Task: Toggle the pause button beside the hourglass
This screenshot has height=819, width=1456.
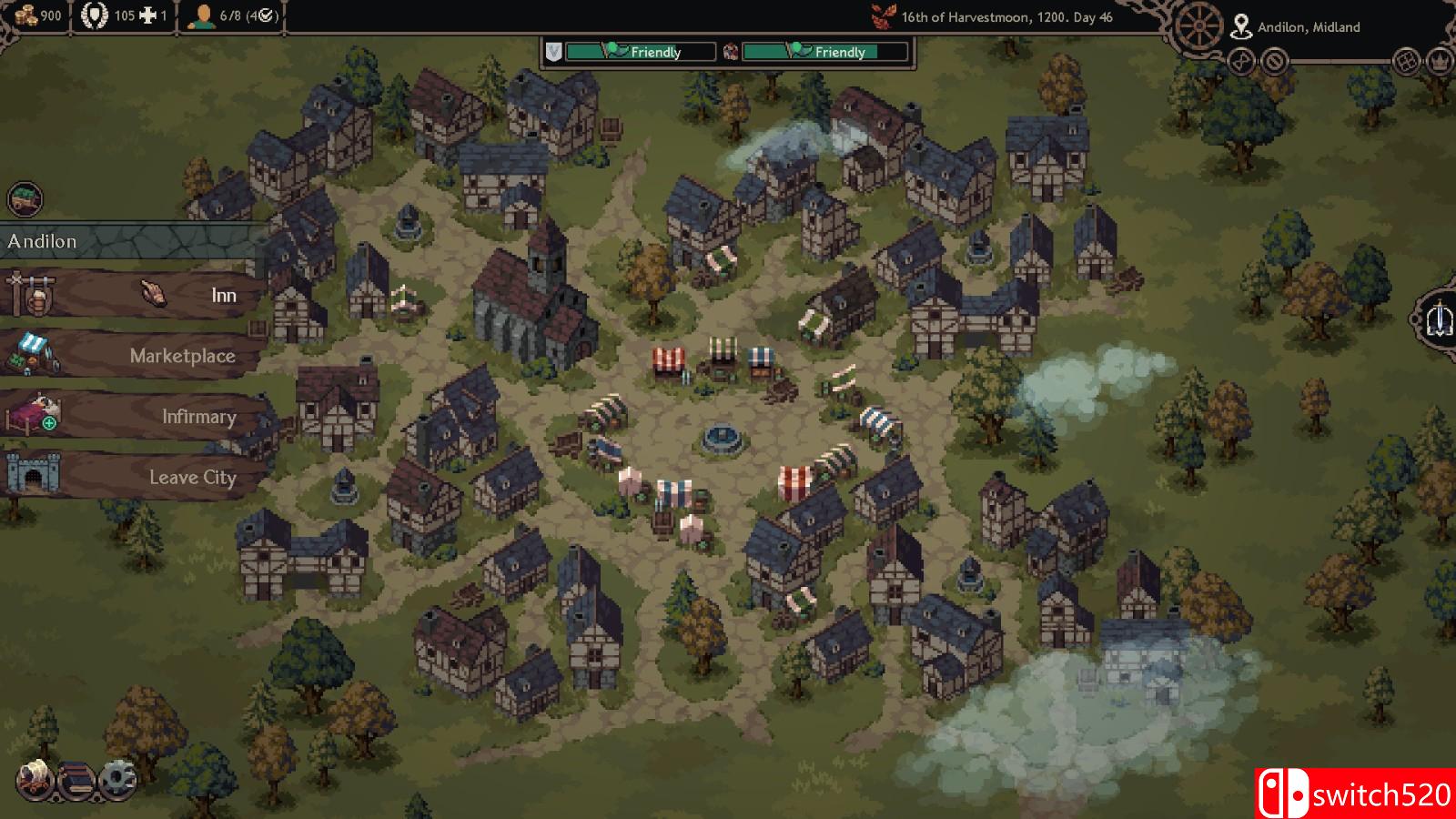Action: click(x=1276, y=62)
